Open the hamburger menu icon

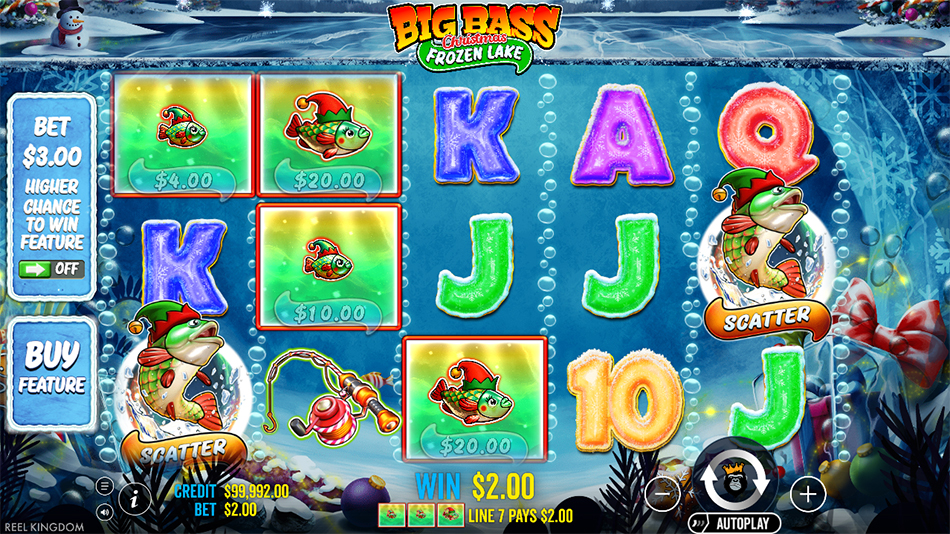tap(105, 486)
